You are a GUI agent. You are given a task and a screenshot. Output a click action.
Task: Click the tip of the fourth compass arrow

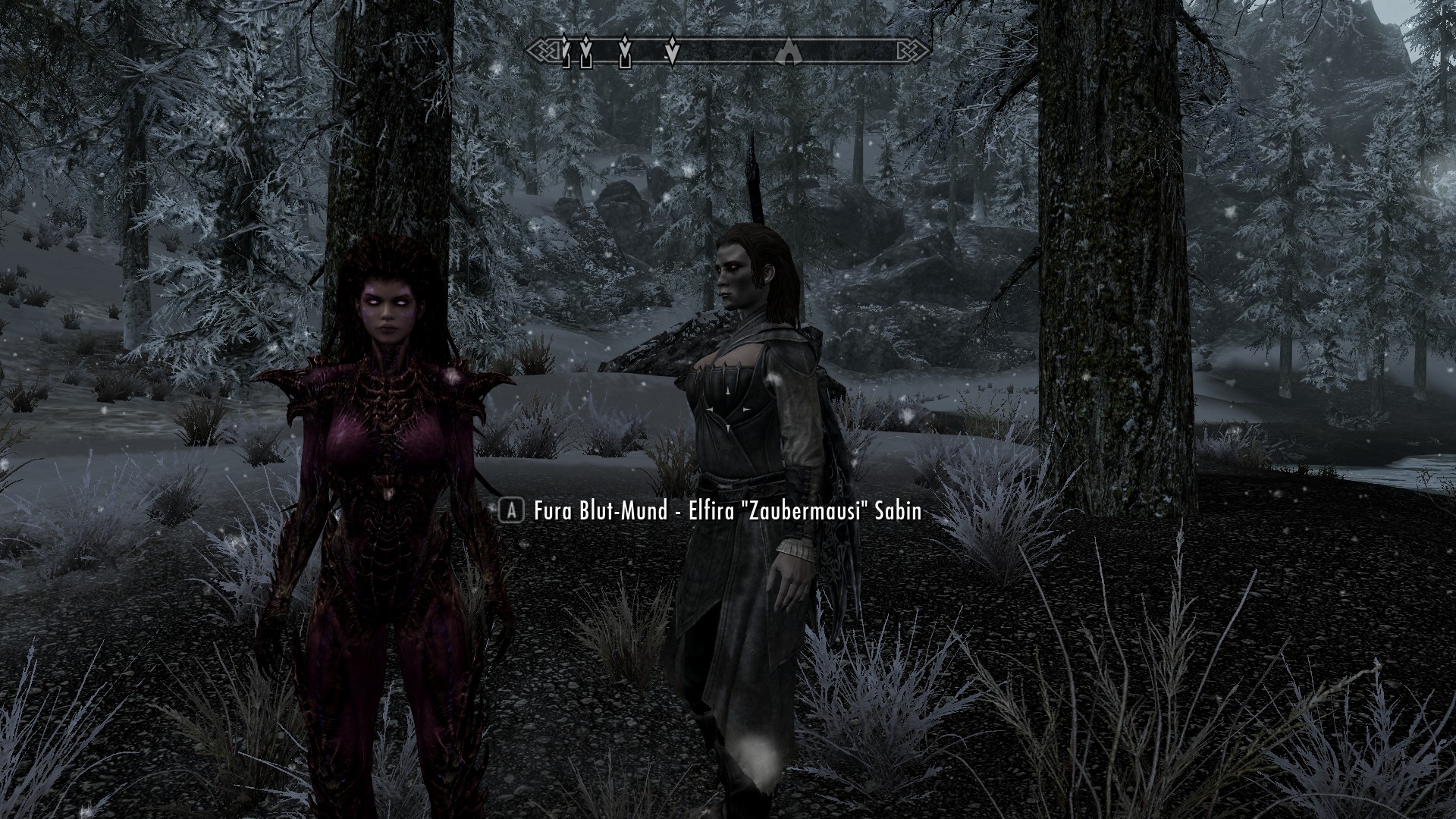(x=672, y=64)
